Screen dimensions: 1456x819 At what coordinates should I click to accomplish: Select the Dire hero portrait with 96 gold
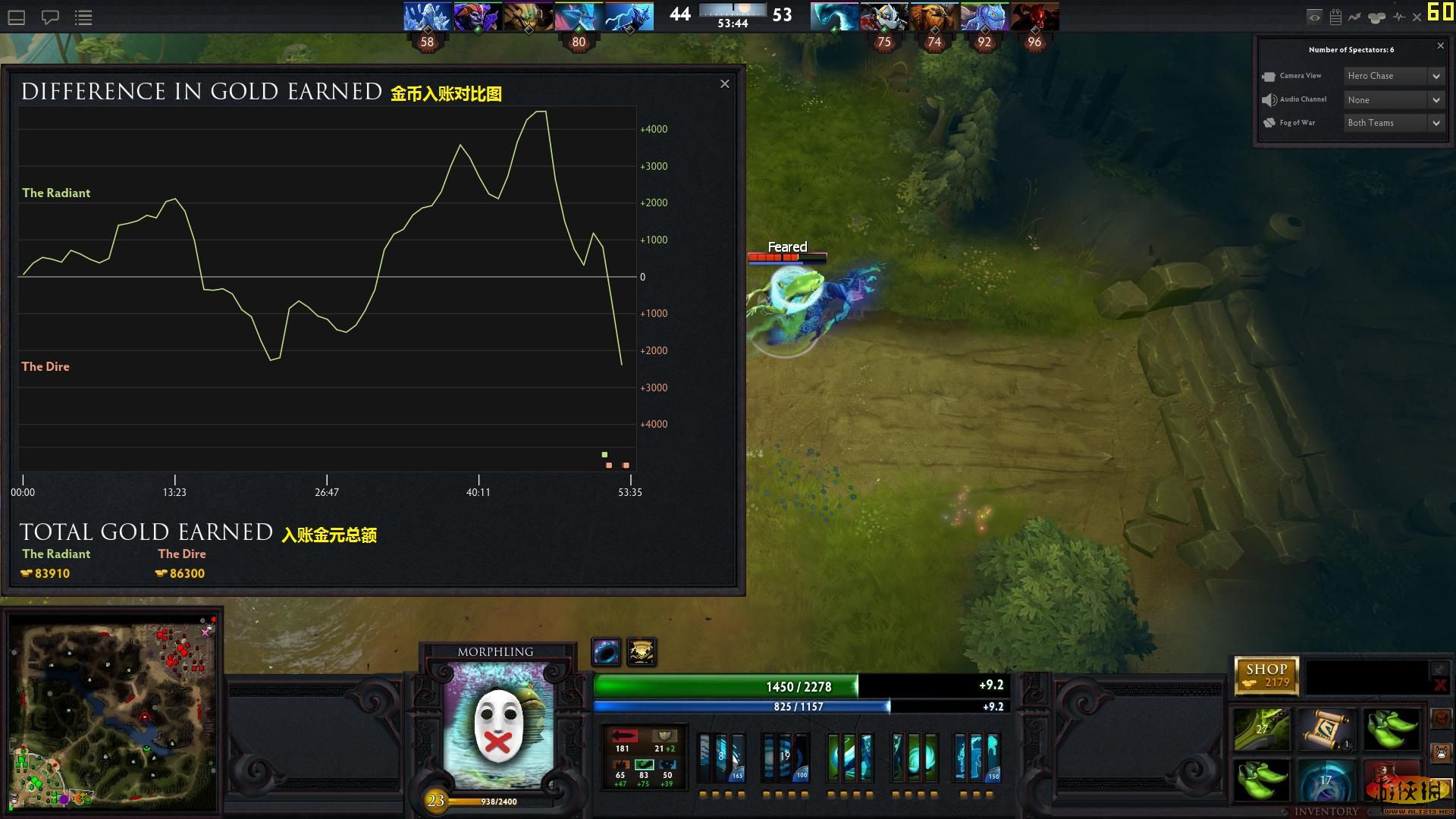click(x=1034, y=16)
